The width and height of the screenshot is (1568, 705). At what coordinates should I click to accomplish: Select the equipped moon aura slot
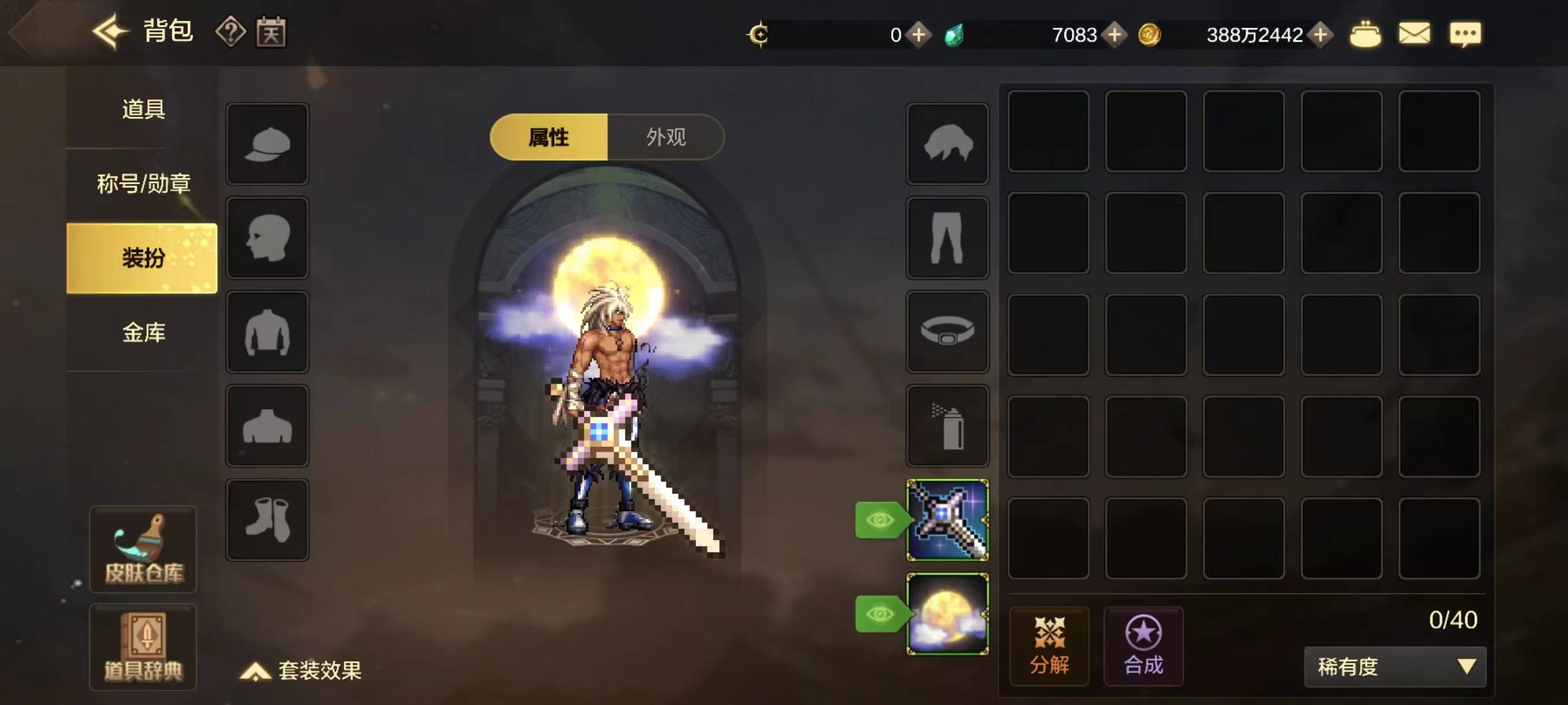947,614
